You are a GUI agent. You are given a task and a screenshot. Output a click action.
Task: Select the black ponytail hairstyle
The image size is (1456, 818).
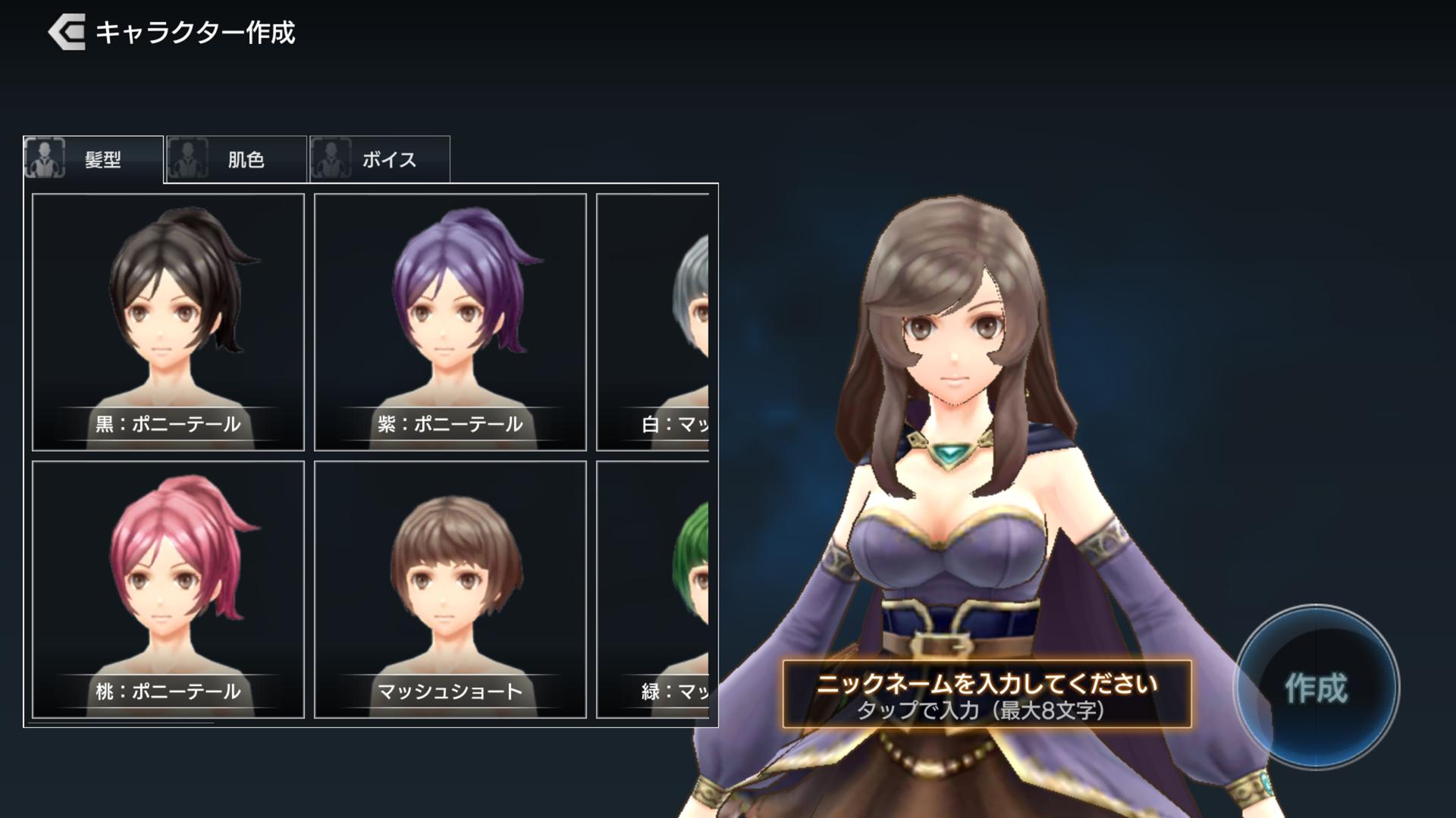click(168, 322)
